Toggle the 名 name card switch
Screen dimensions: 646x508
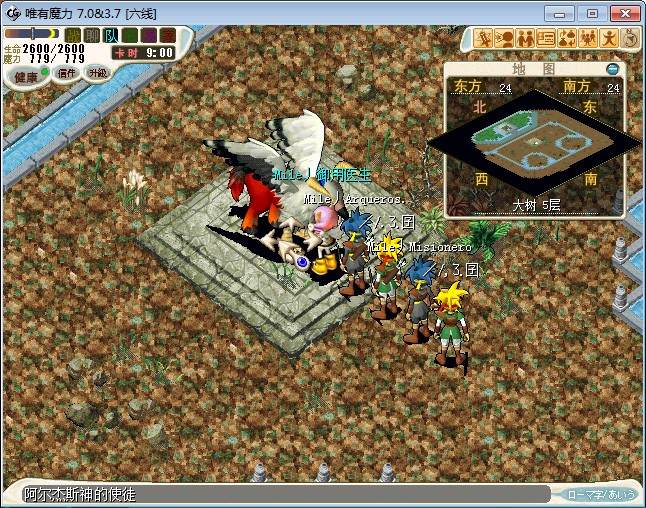point(129,35)
